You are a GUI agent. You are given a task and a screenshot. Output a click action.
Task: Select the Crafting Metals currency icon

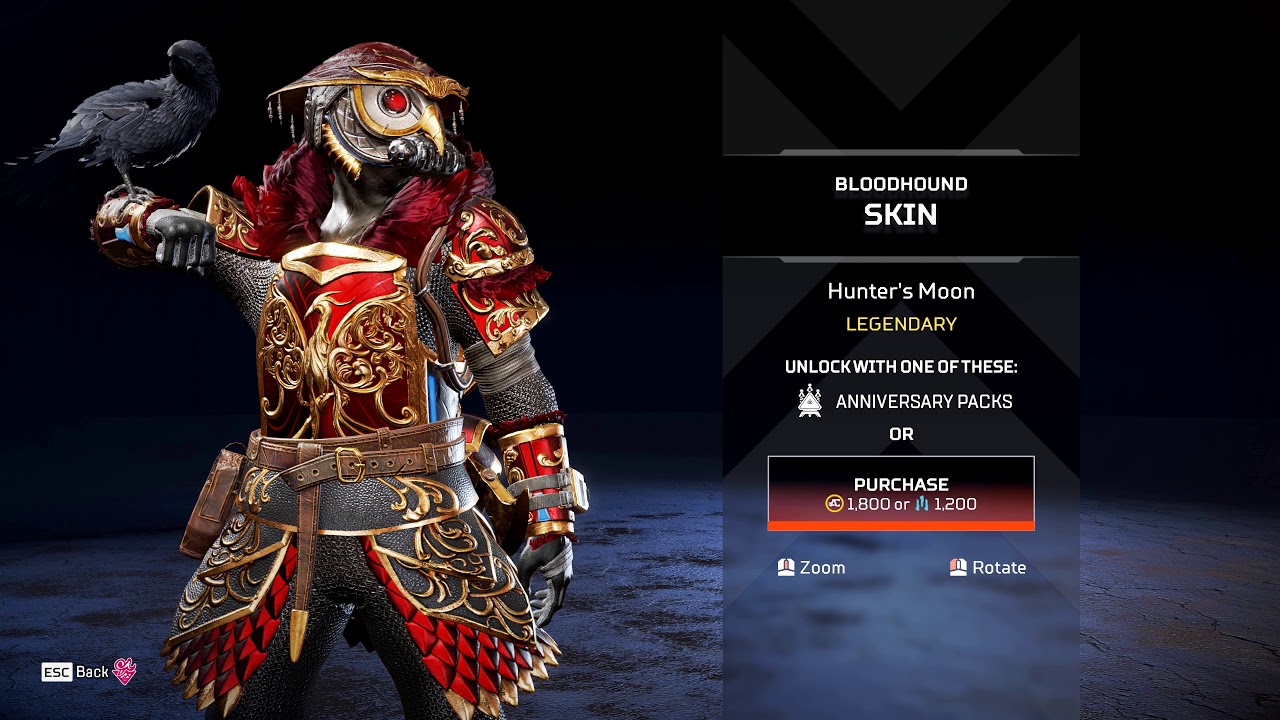pyautogui.click(x=920, y=502)
